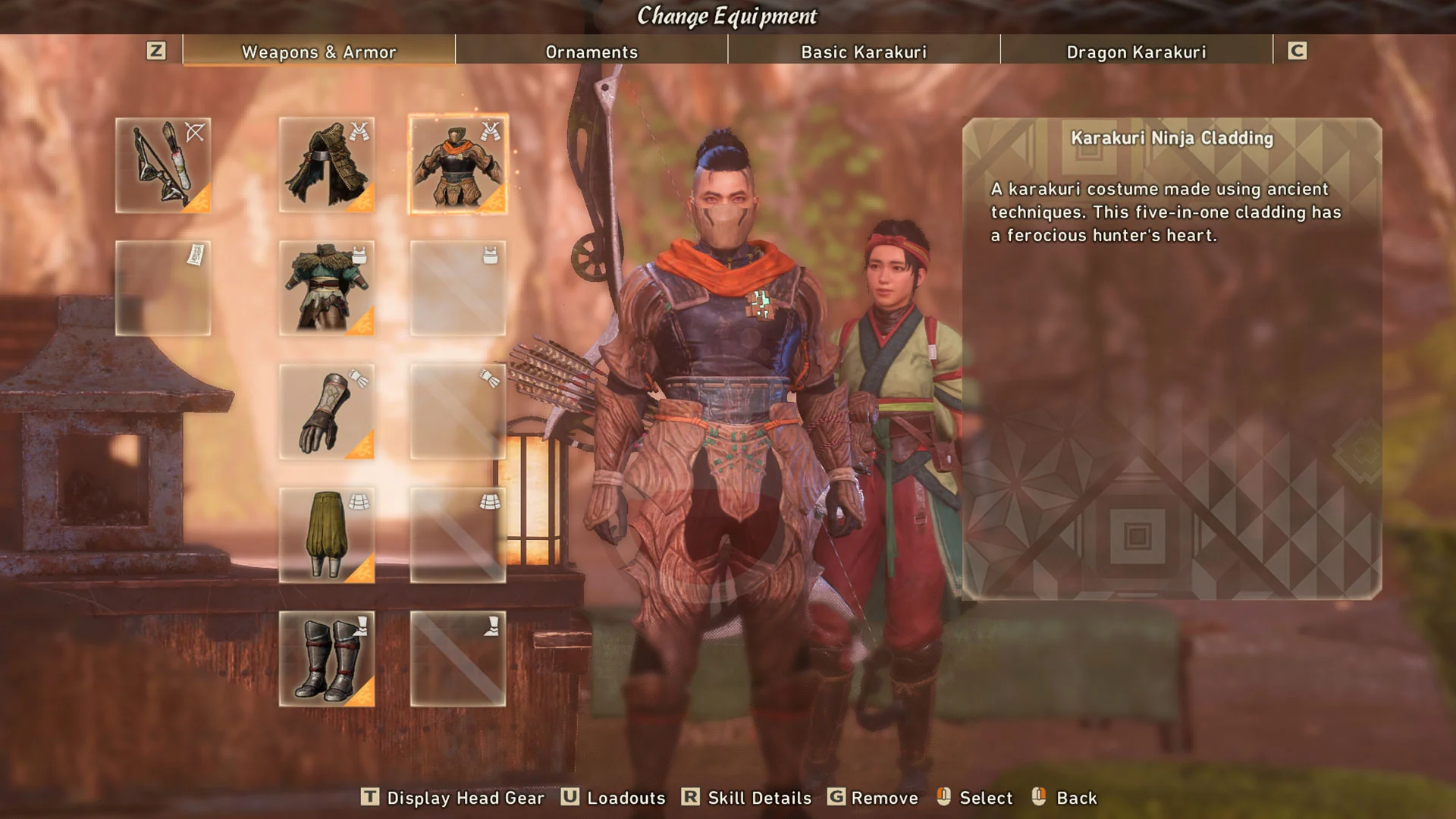1456x819 pixels.
Task: Select the empty talisman slot under the bow
Action: [163, 288]
